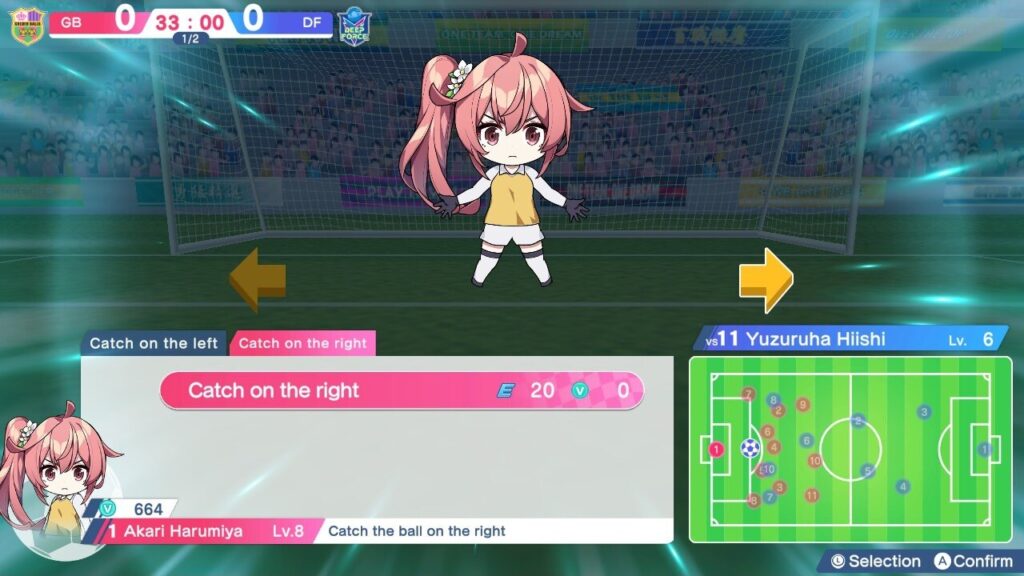Image resolution: width=1024 pixels, height=576 pixels.
Task: Click the right-pointing dive arrow
Action: (766, 279)
